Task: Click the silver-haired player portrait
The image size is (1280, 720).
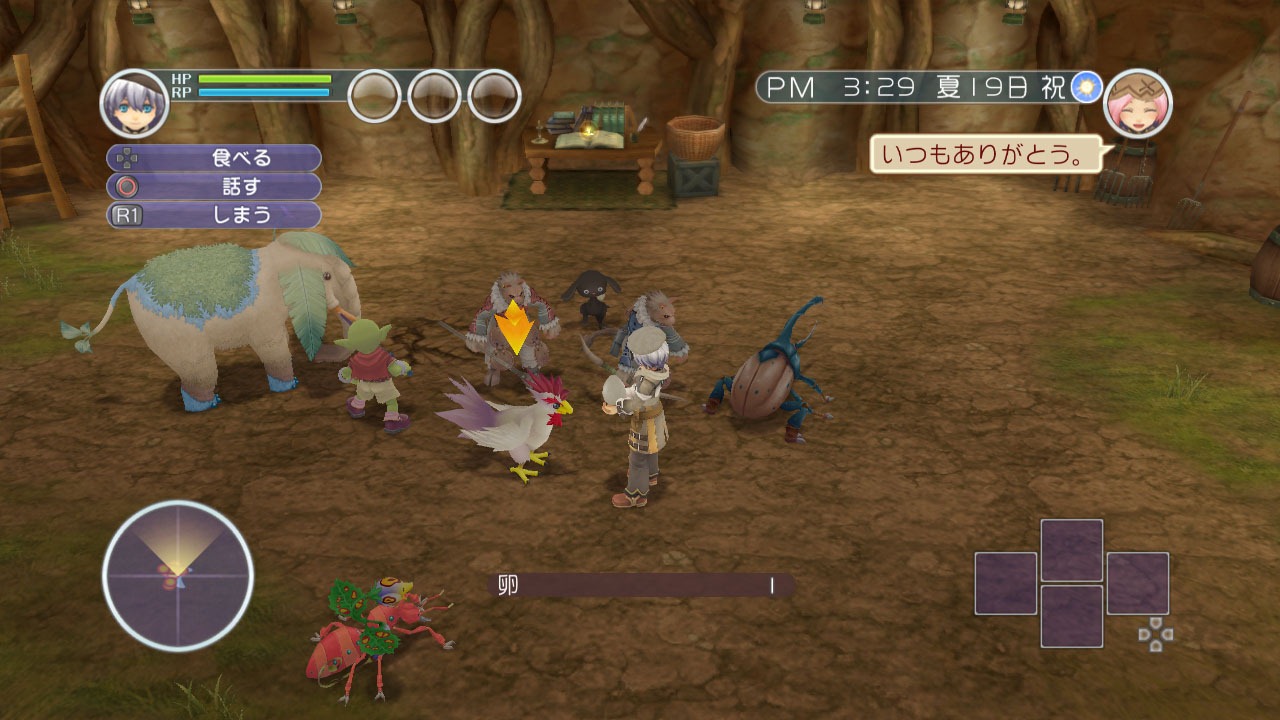Action: 134,103
